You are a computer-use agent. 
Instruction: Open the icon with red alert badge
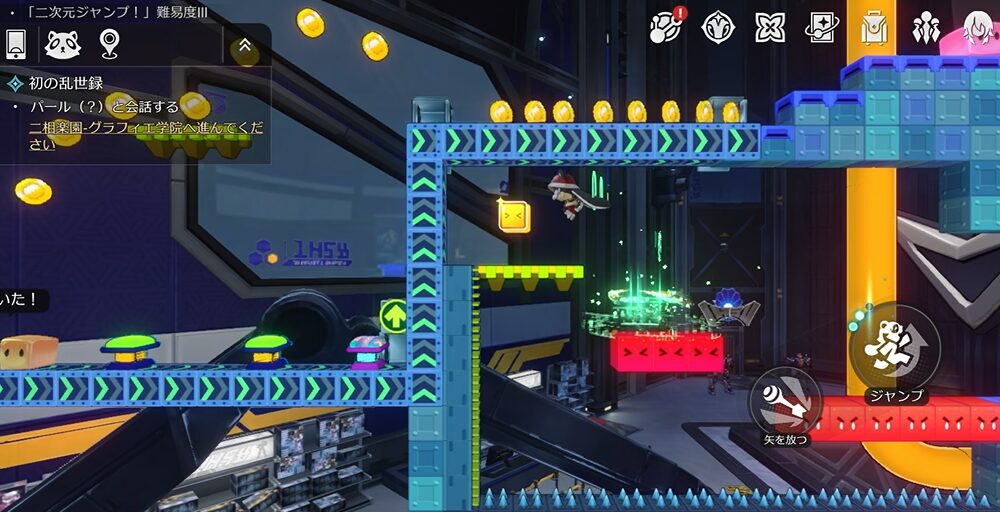click(x=666, y=26)
